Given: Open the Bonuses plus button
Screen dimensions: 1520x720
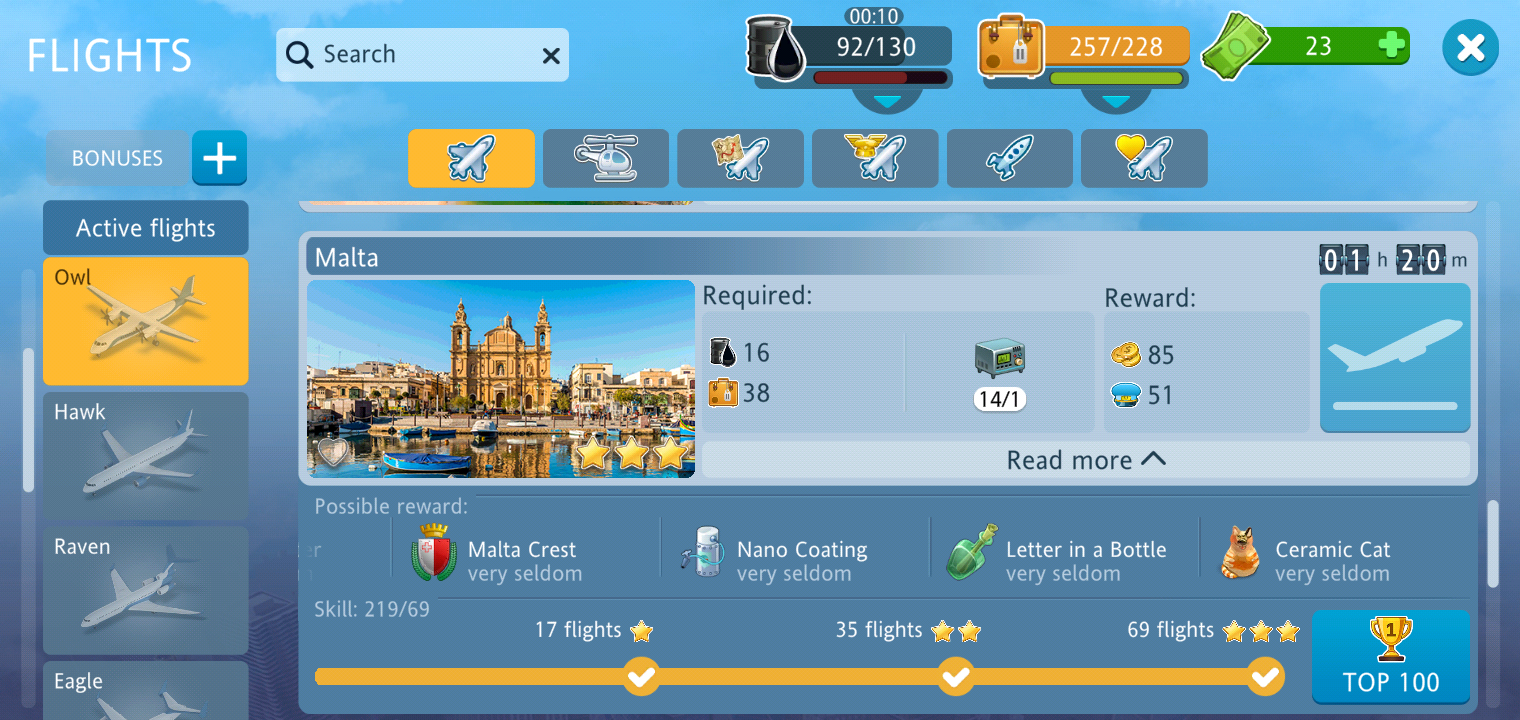Looking at the screenshot, I should coord(219,158).
